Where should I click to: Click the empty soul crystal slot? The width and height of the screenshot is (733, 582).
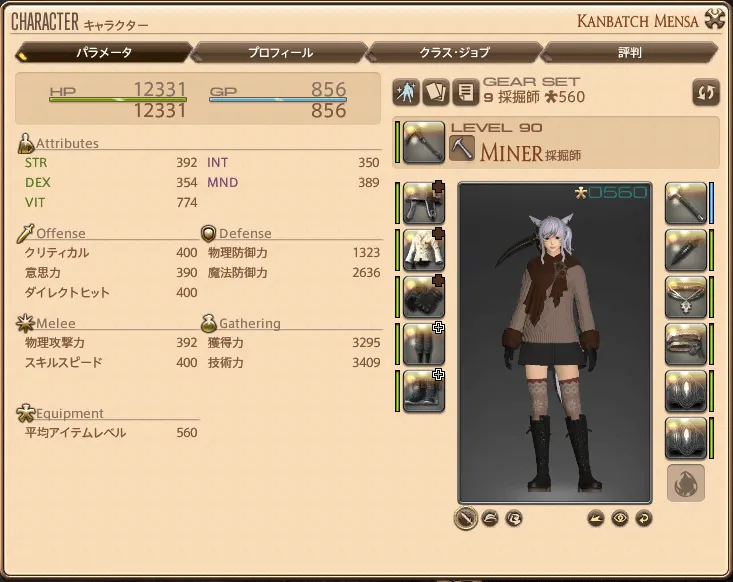[x=686, y=484]
